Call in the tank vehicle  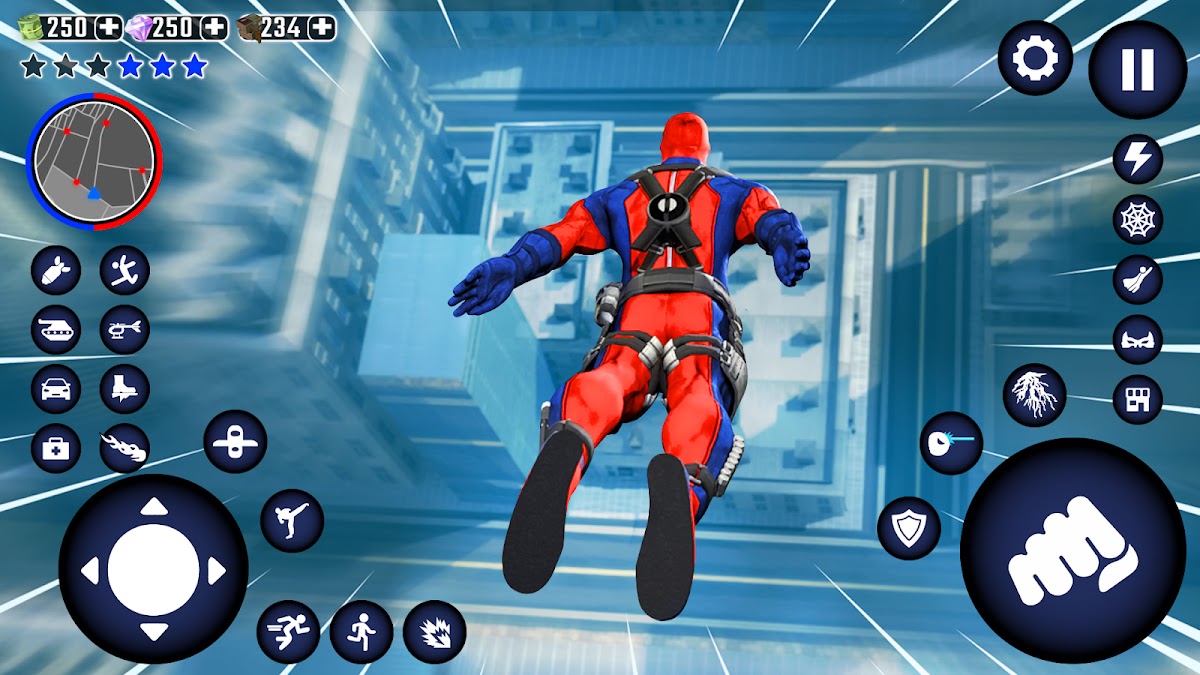point(56,329)
